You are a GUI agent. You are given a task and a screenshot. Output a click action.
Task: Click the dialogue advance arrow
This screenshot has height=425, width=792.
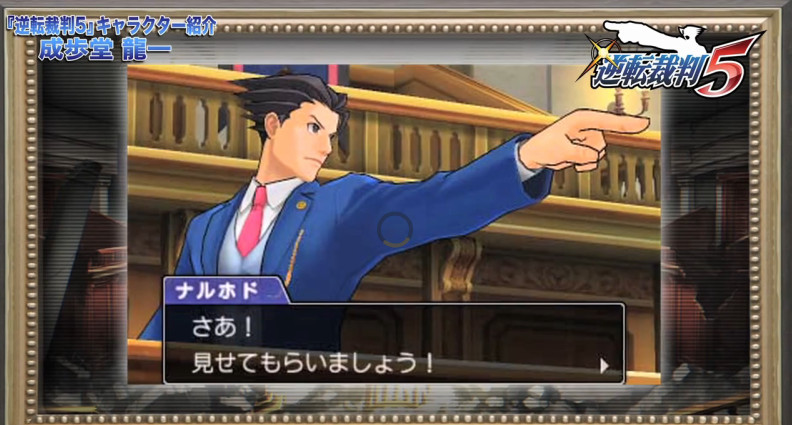point(603,365)
